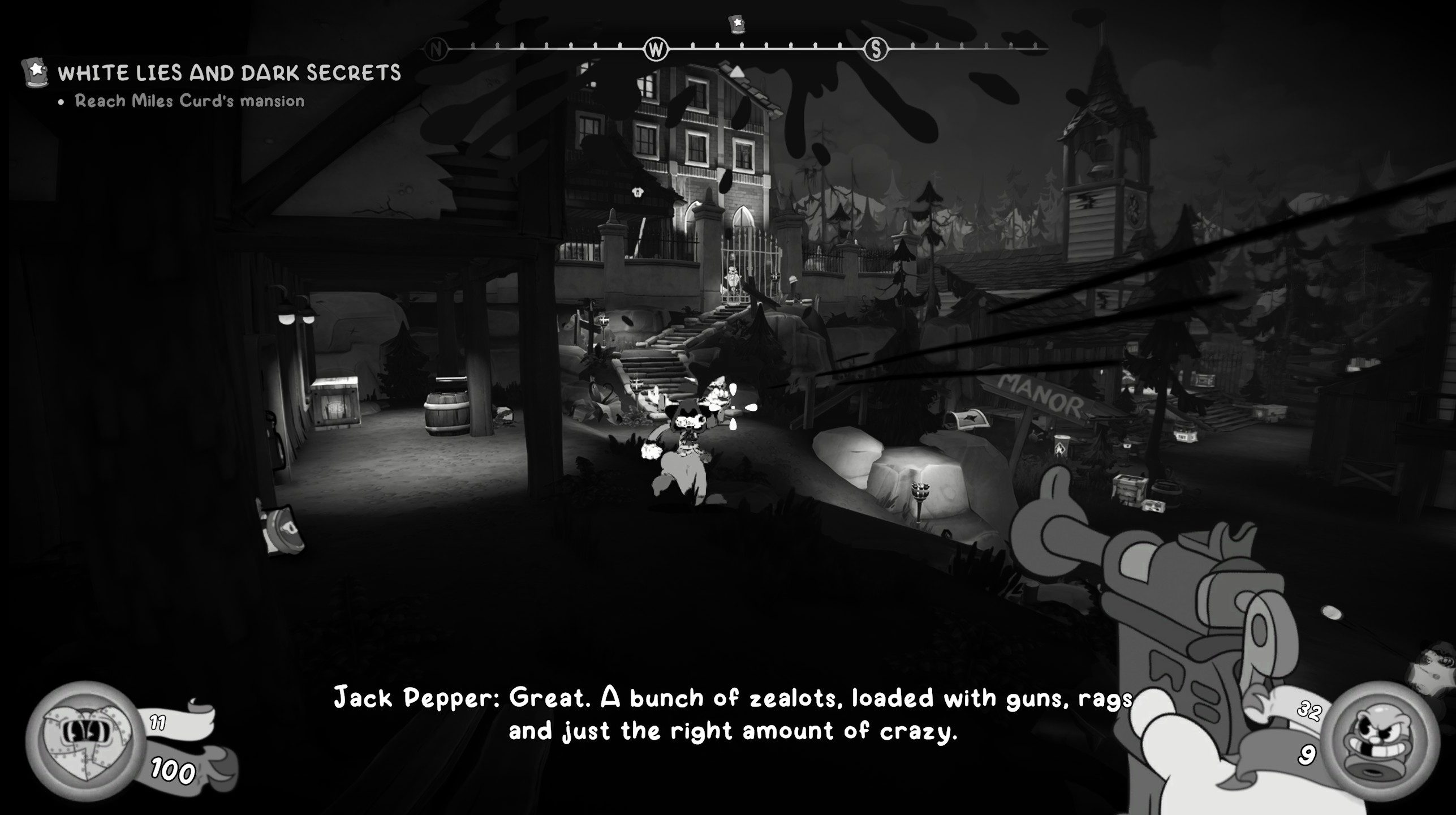Select the Reach Miles Curd's mansion objective
This screenshot has width=1456, height=815.
(189, 101)
